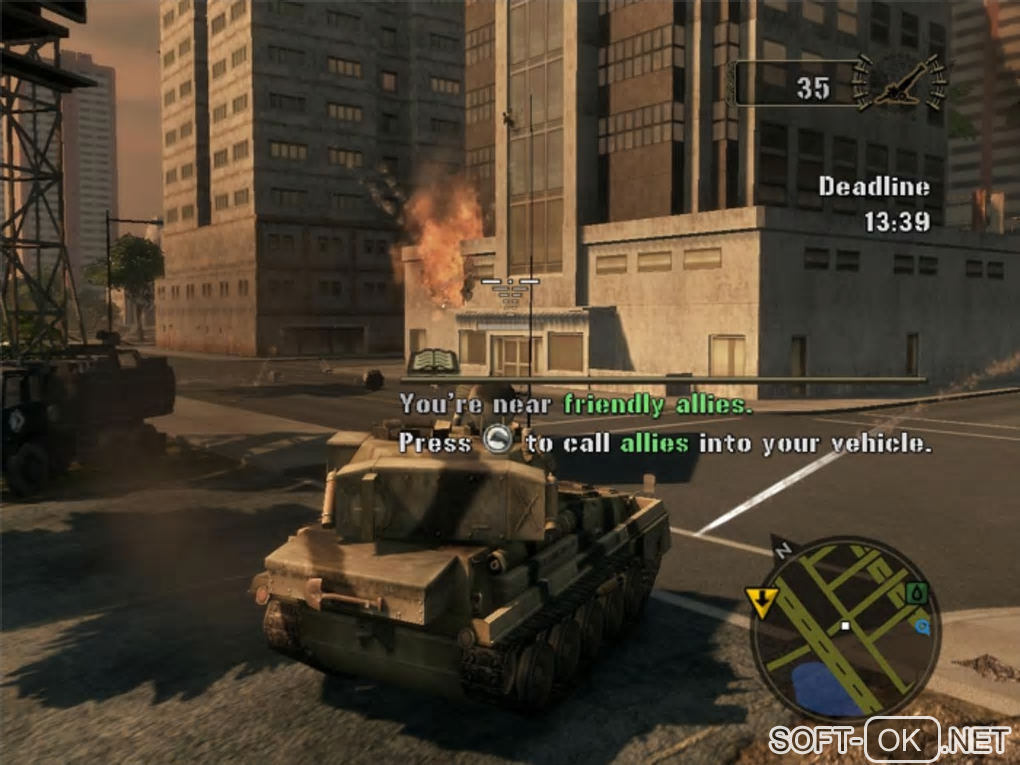1020x765 pixels.
Task: Select the tank cannon weapon icon
Action: [x=902, y=84]
